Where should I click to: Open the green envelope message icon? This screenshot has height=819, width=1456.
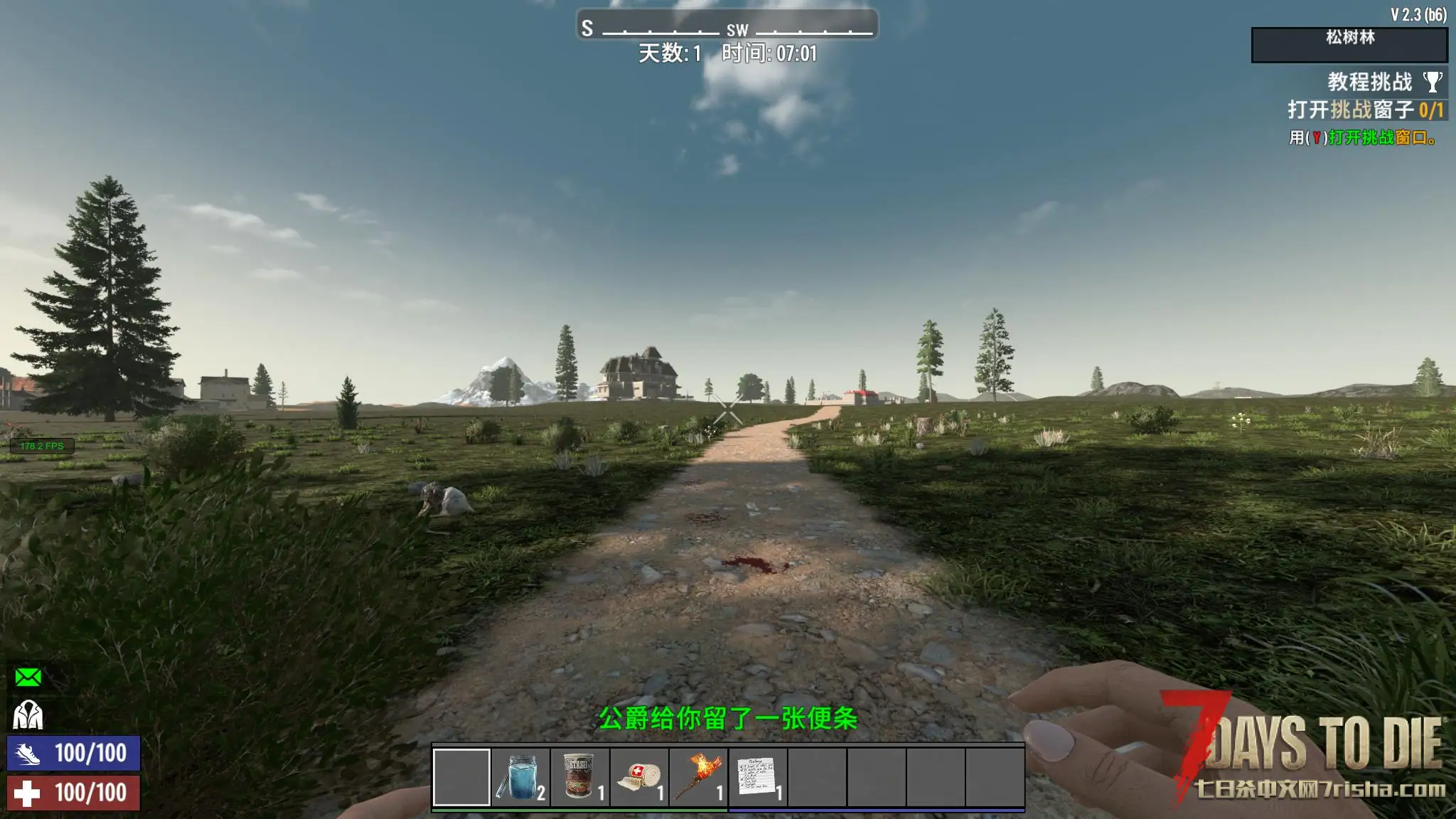(28, 677)
